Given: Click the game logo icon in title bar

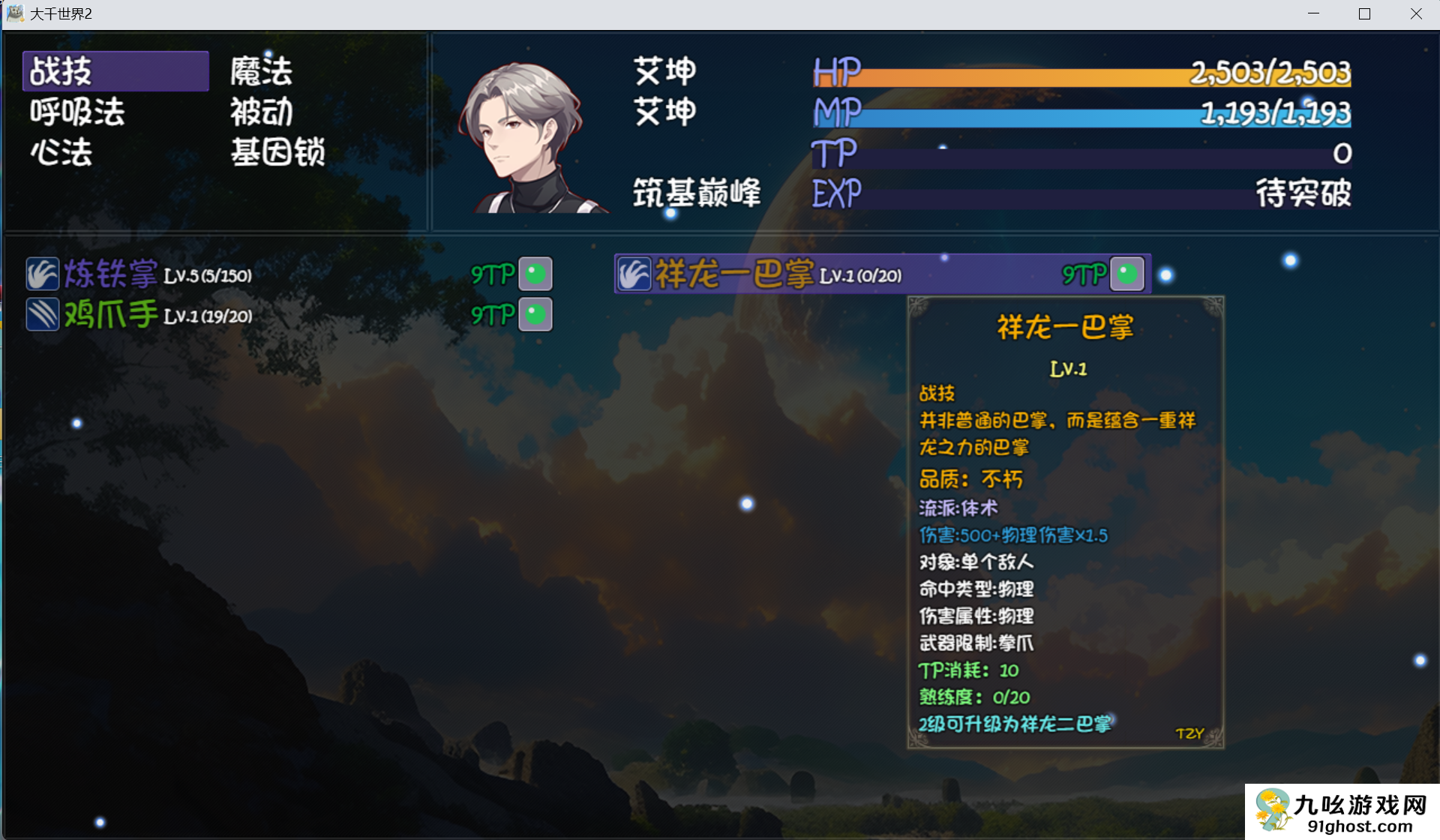Looking at the screenshot, I should (15, 13).
